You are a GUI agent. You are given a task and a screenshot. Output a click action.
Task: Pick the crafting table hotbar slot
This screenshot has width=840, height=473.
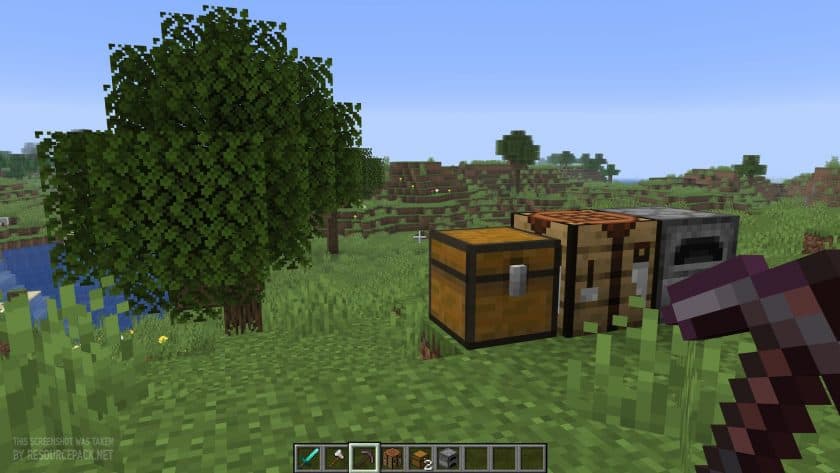pyautogui.click(x=392, y=457)
